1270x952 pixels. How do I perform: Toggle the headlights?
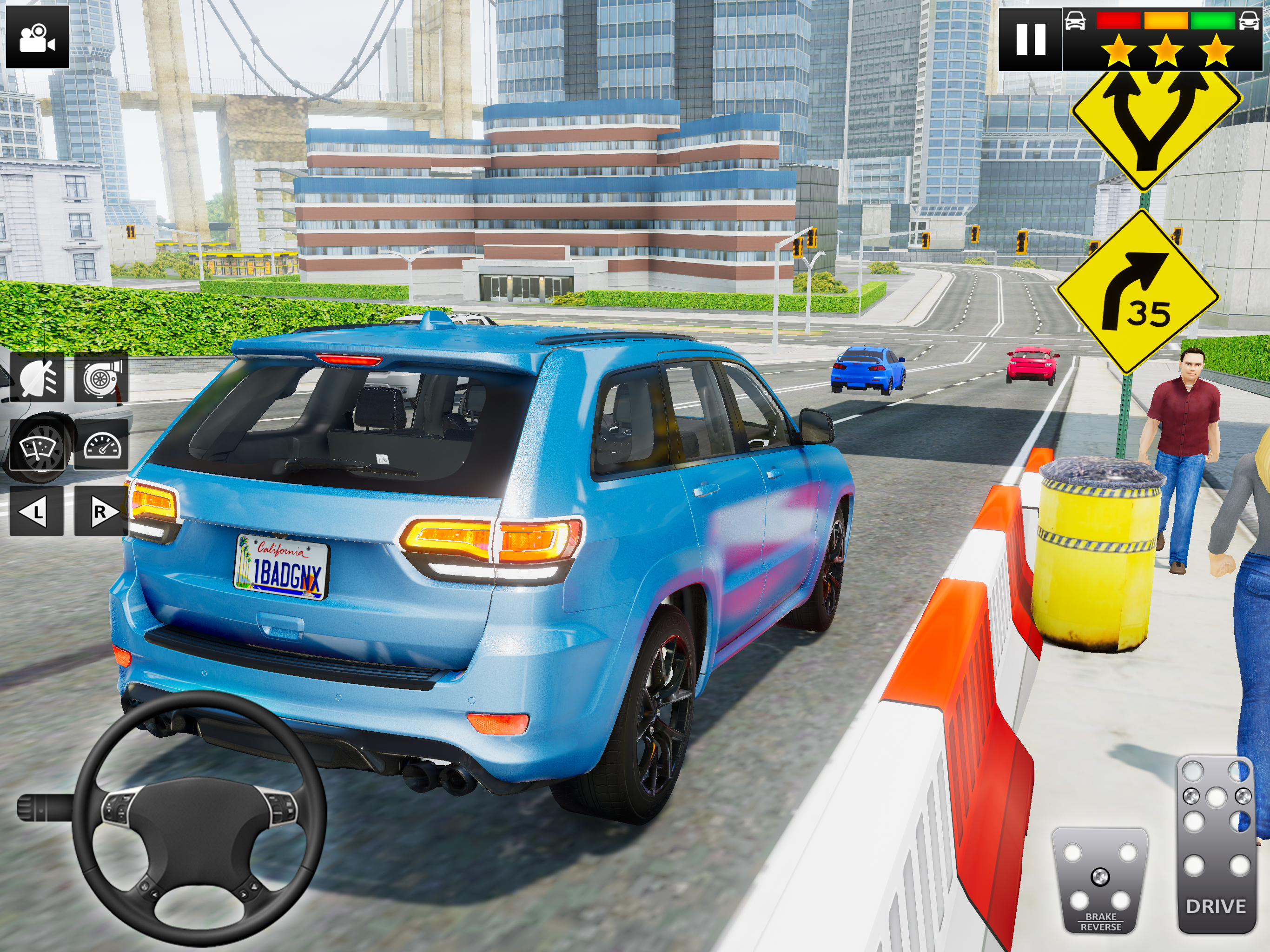37,378
